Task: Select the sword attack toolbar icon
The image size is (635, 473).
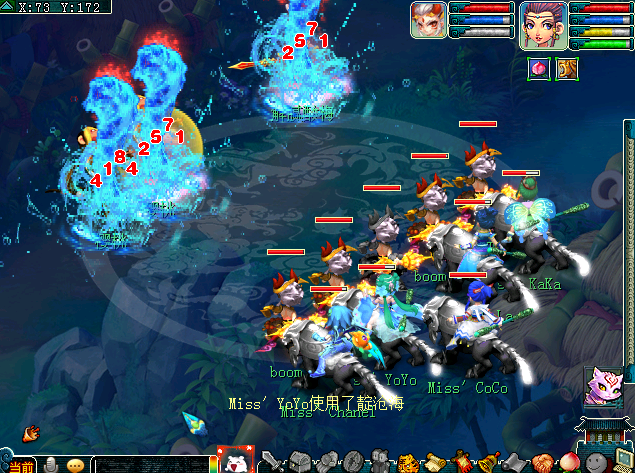Action: click(x=270, y=463)
